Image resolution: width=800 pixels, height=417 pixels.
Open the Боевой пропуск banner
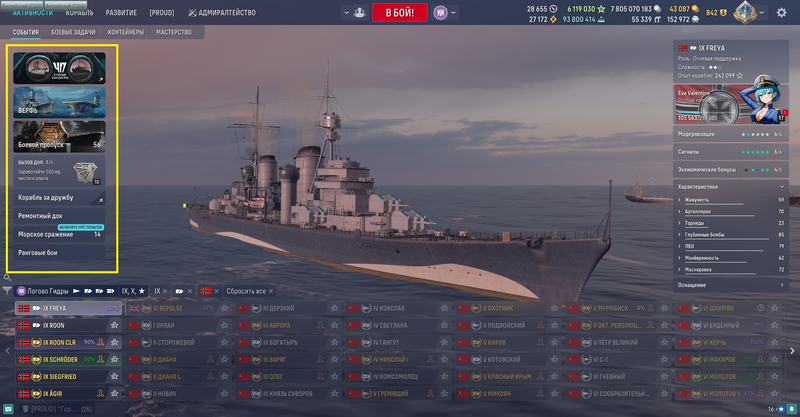tap(60, 136)
